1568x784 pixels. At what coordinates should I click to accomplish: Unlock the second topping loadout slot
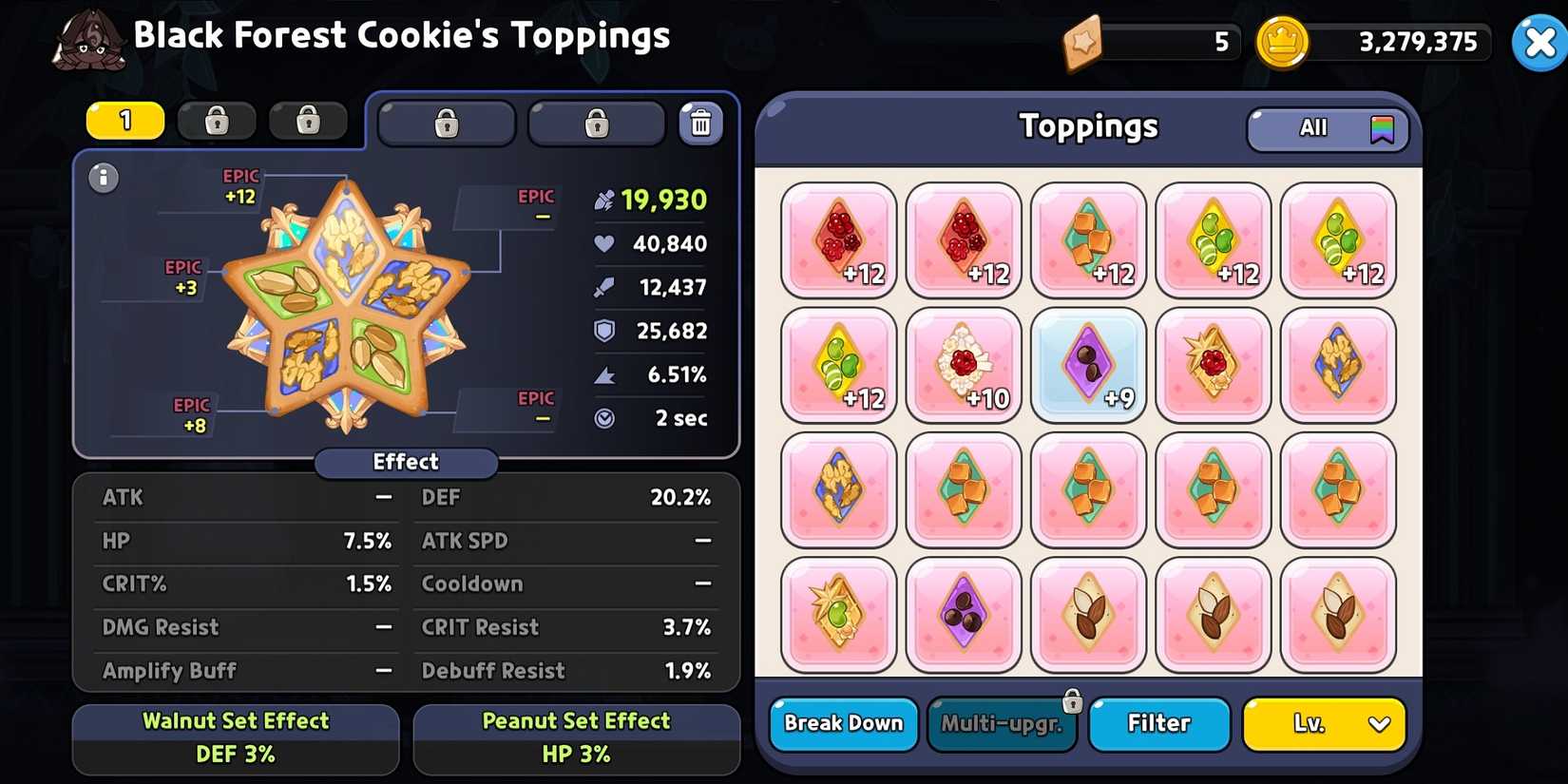pos(216,122)
